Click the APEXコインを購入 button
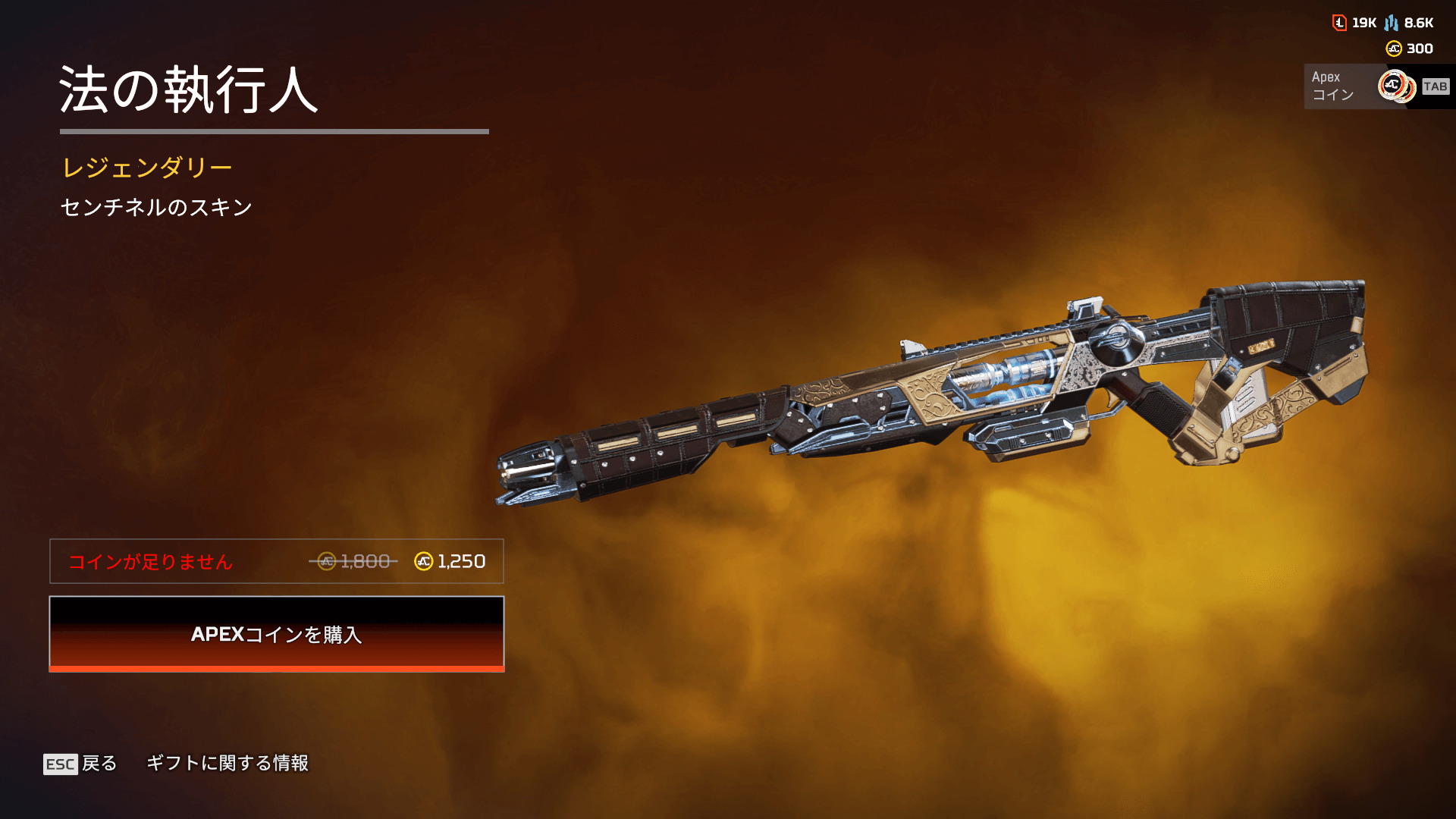 (277, 634)
